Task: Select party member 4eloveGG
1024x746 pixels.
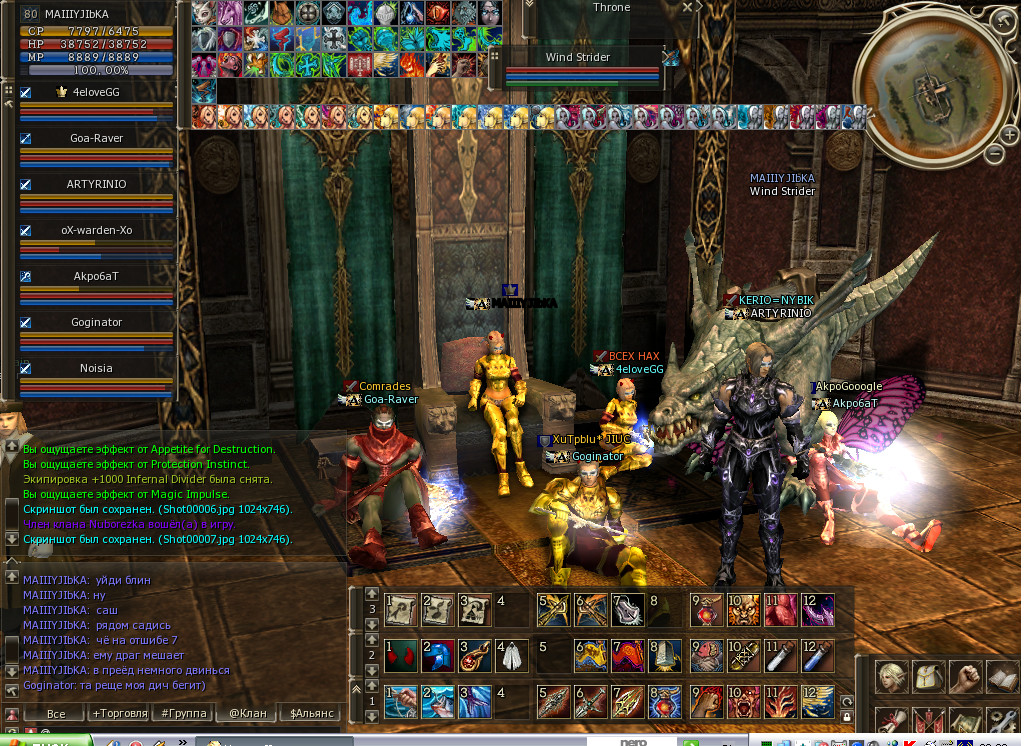Action: click(x=95, y=92)
